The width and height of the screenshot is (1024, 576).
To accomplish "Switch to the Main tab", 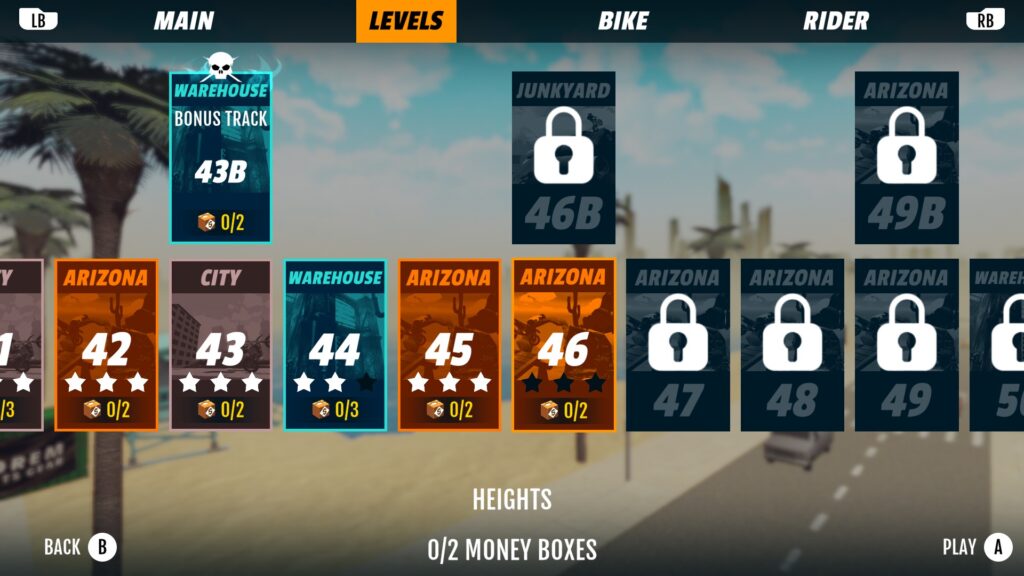I will coord(184,21).
